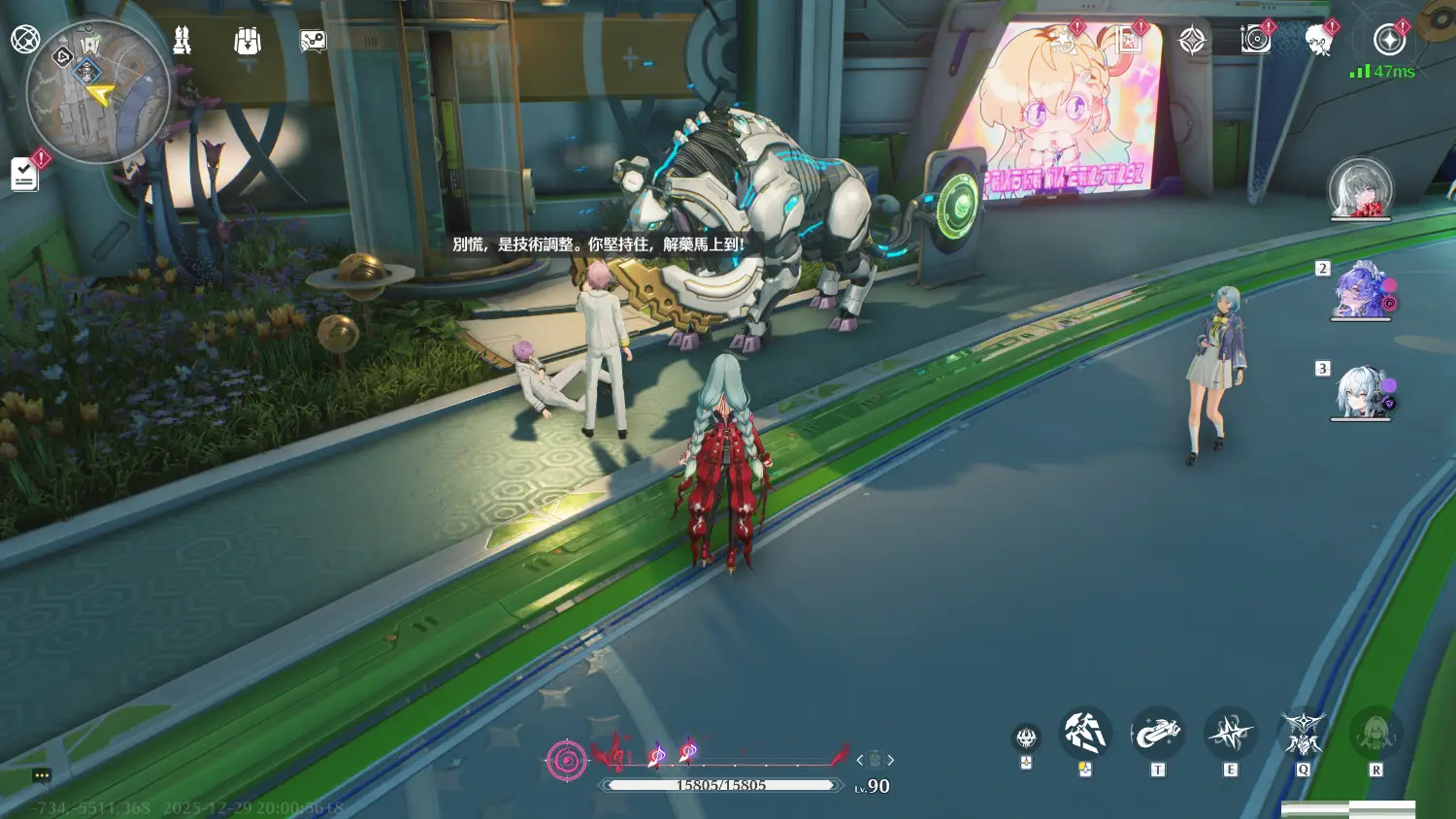Viewport: 1456px width, 819px height.
Task: Open the globe icon beside the minimap
Action: [x=25, y=40]
